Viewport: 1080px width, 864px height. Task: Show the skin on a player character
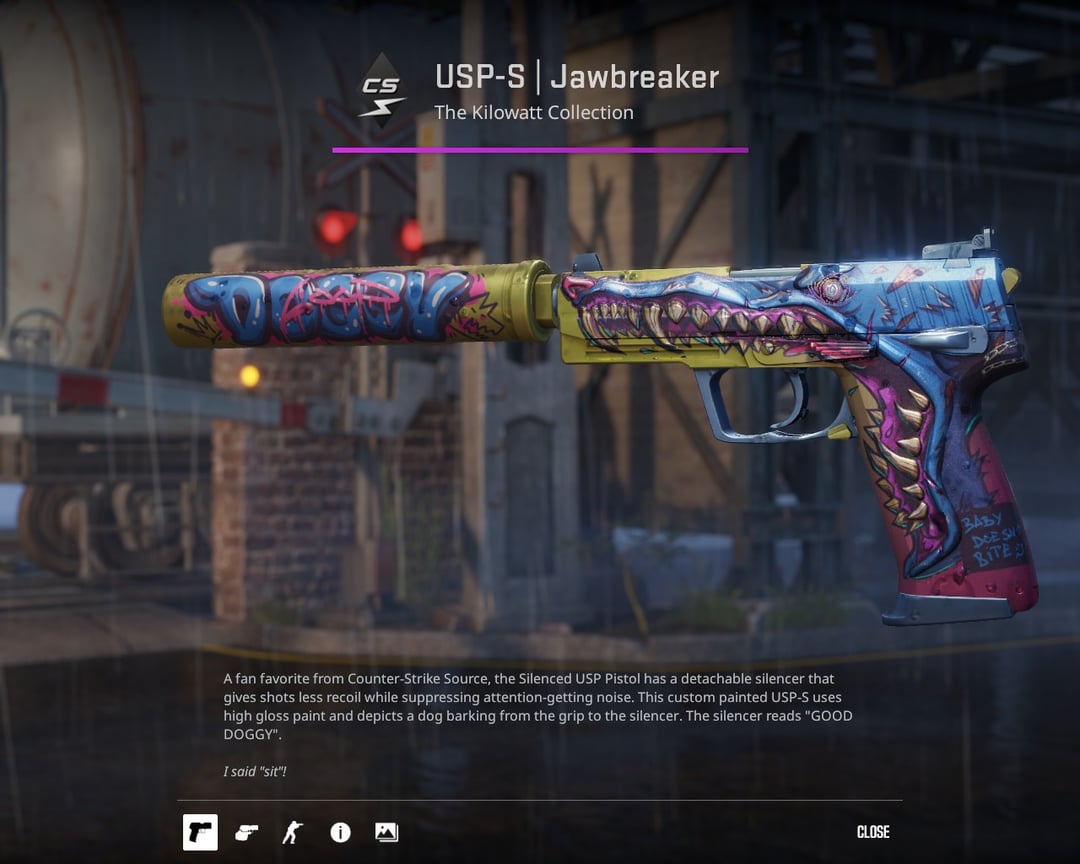coord(293,832)
